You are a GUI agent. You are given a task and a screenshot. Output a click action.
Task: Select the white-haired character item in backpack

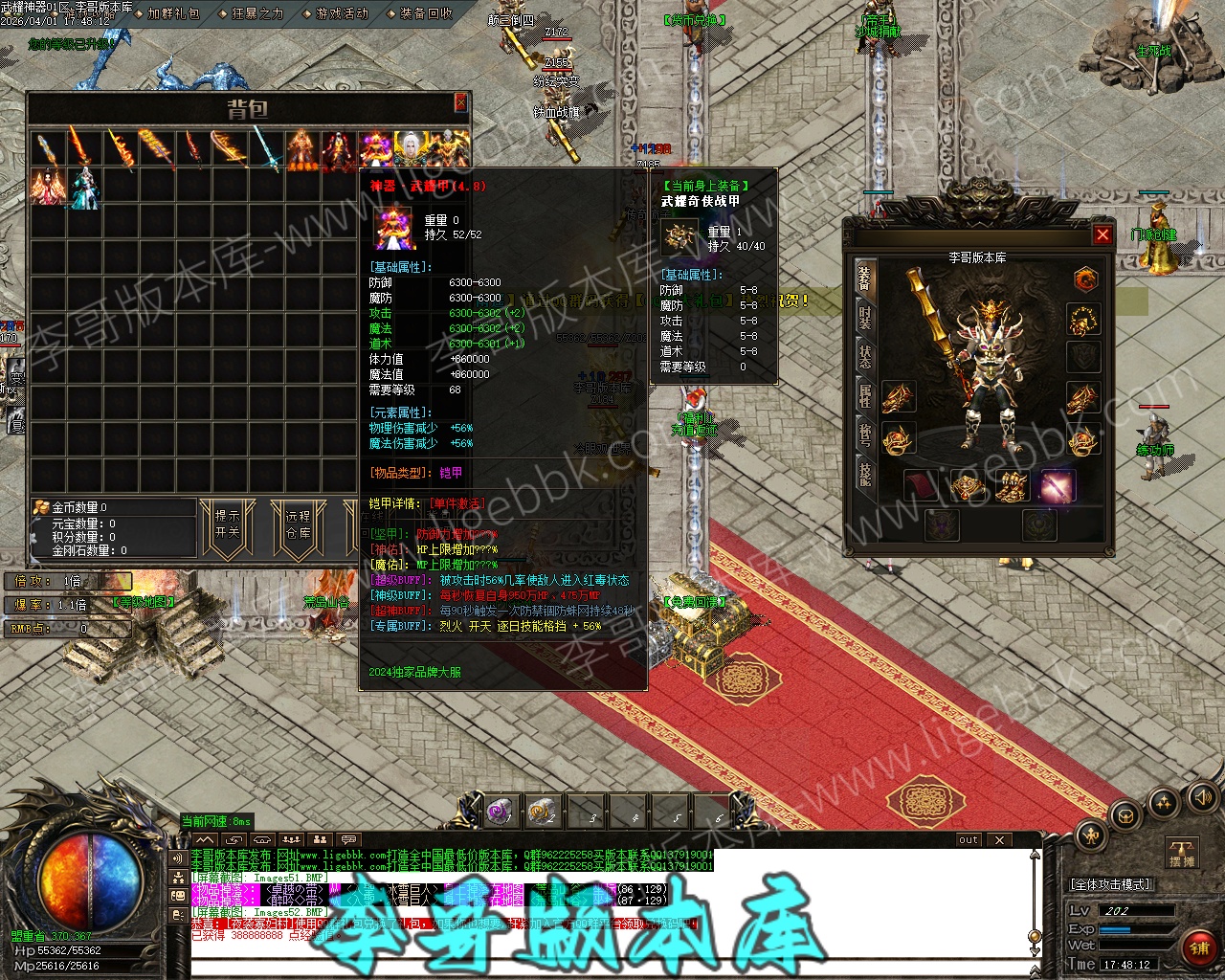(412, 149)
